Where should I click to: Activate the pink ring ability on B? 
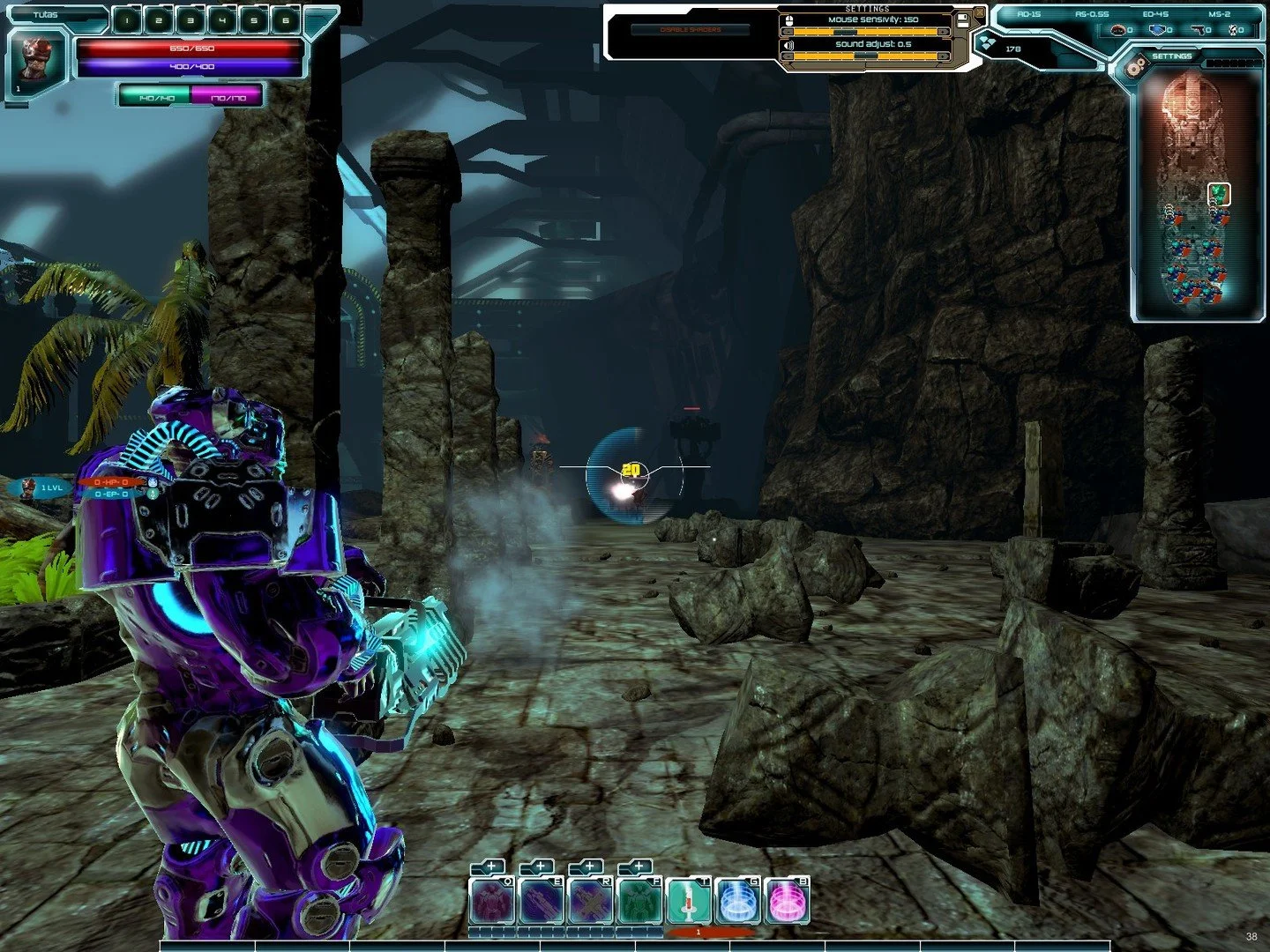tap(787, 902)
